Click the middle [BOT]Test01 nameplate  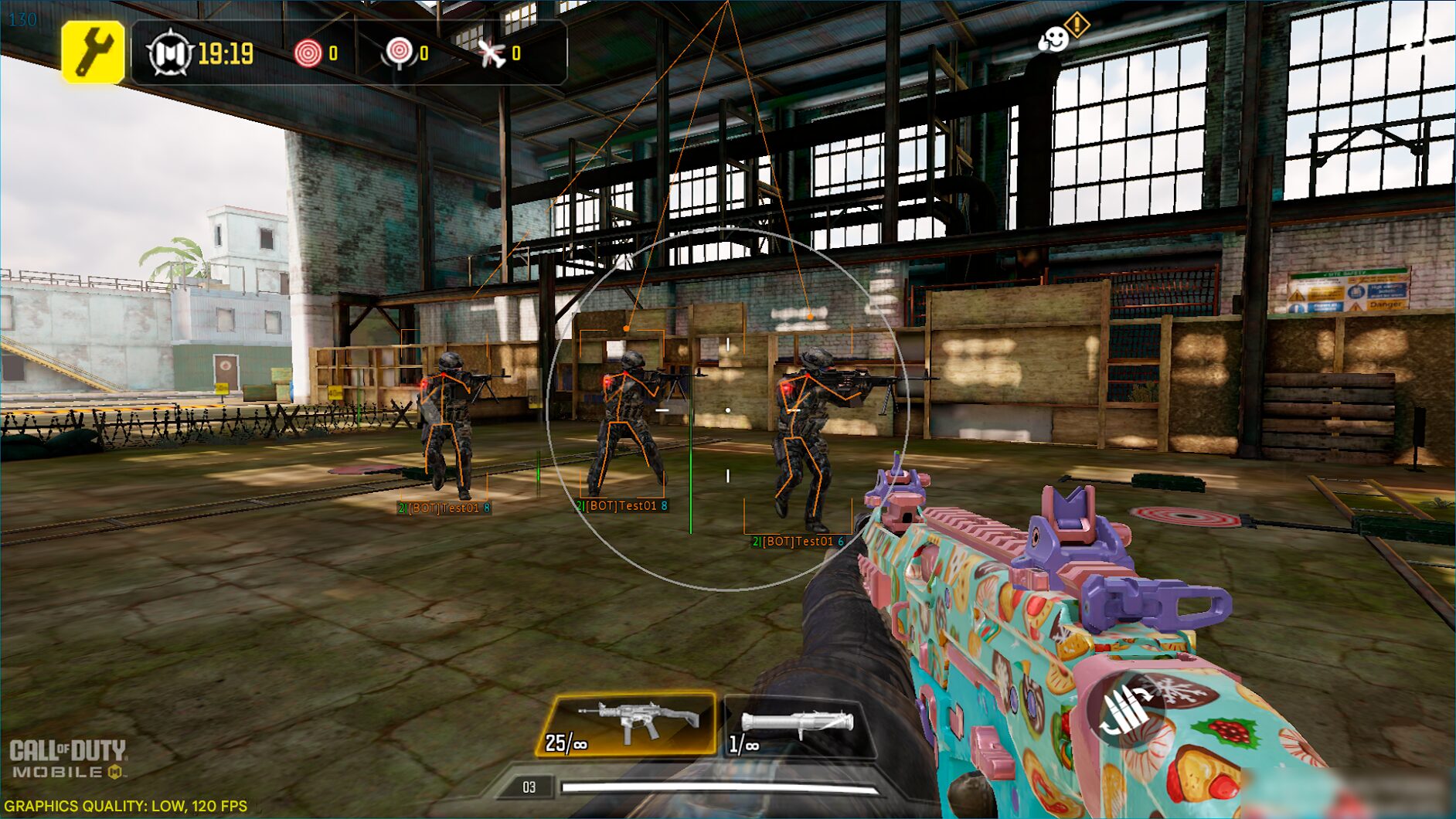point(621,506)
